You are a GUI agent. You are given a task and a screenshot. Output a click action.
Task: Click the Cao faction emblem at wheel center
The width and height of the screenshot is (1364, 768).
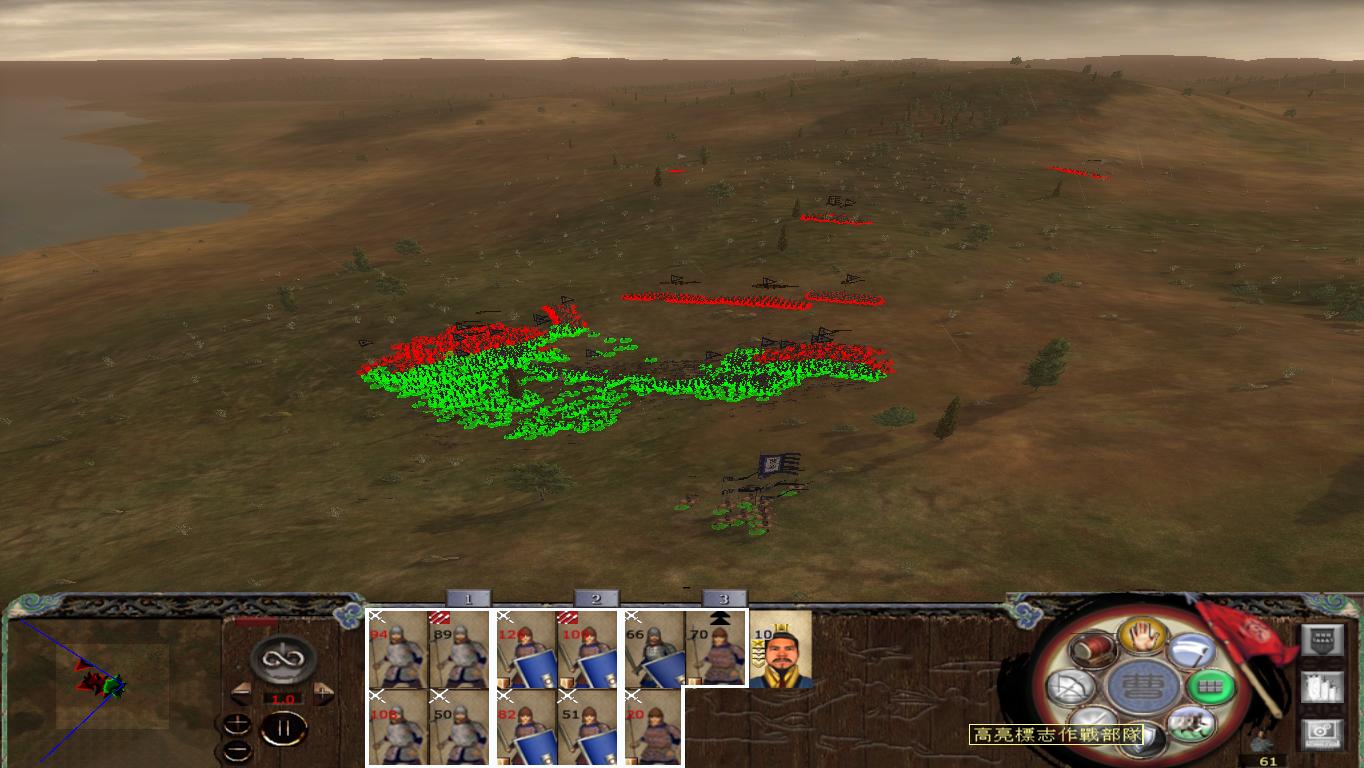[x=1141, y=688]
